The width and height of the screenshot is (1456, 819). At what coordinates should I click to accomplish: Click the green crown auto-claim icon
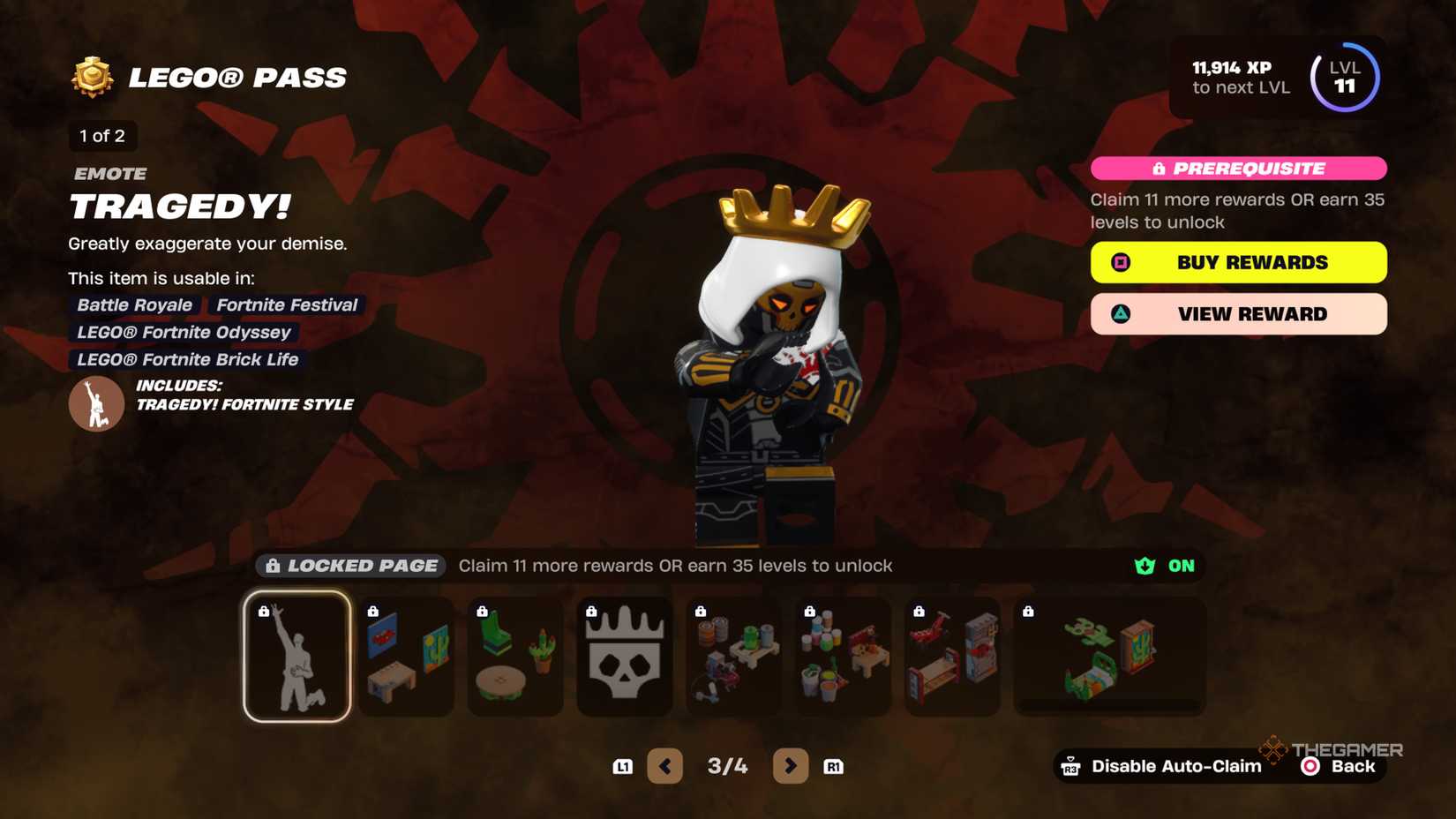tap(1144, 566)
